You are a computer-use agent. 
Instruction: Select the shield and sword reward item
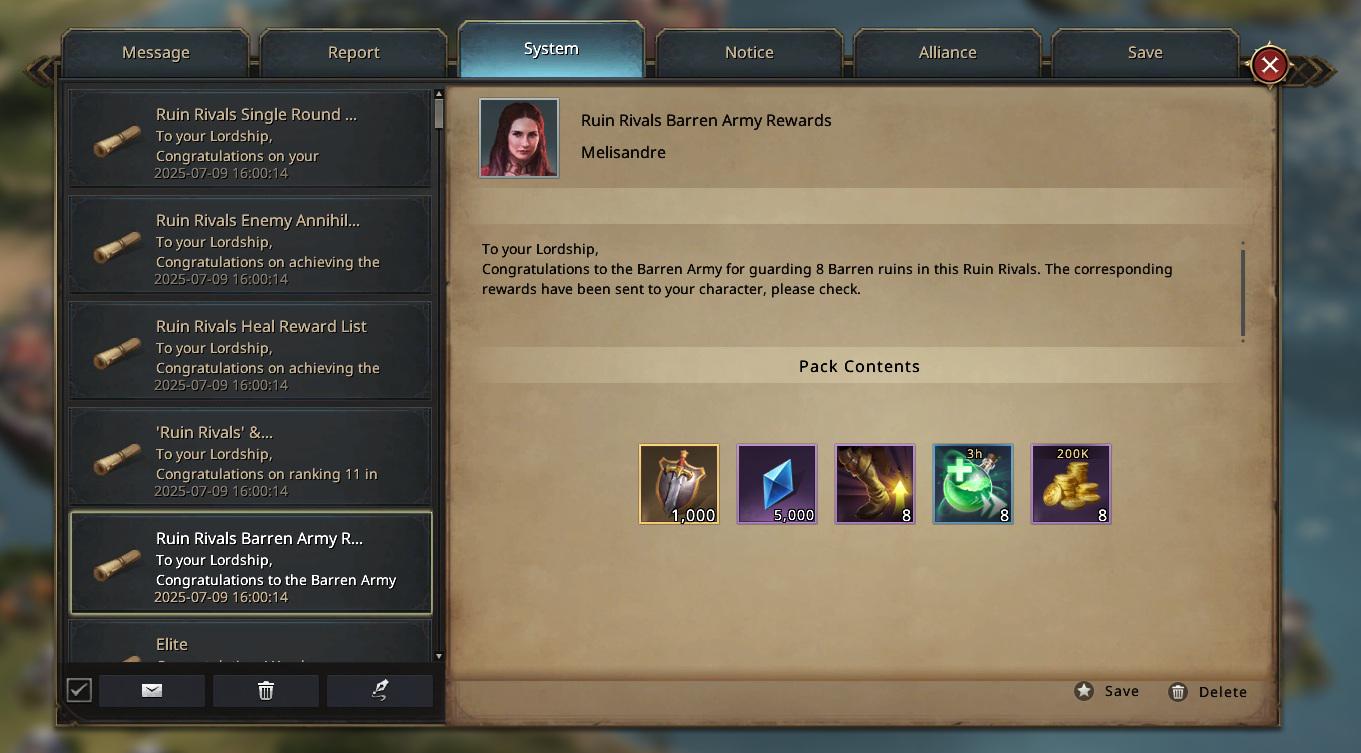pyautogui.click(x=679, y=484)
